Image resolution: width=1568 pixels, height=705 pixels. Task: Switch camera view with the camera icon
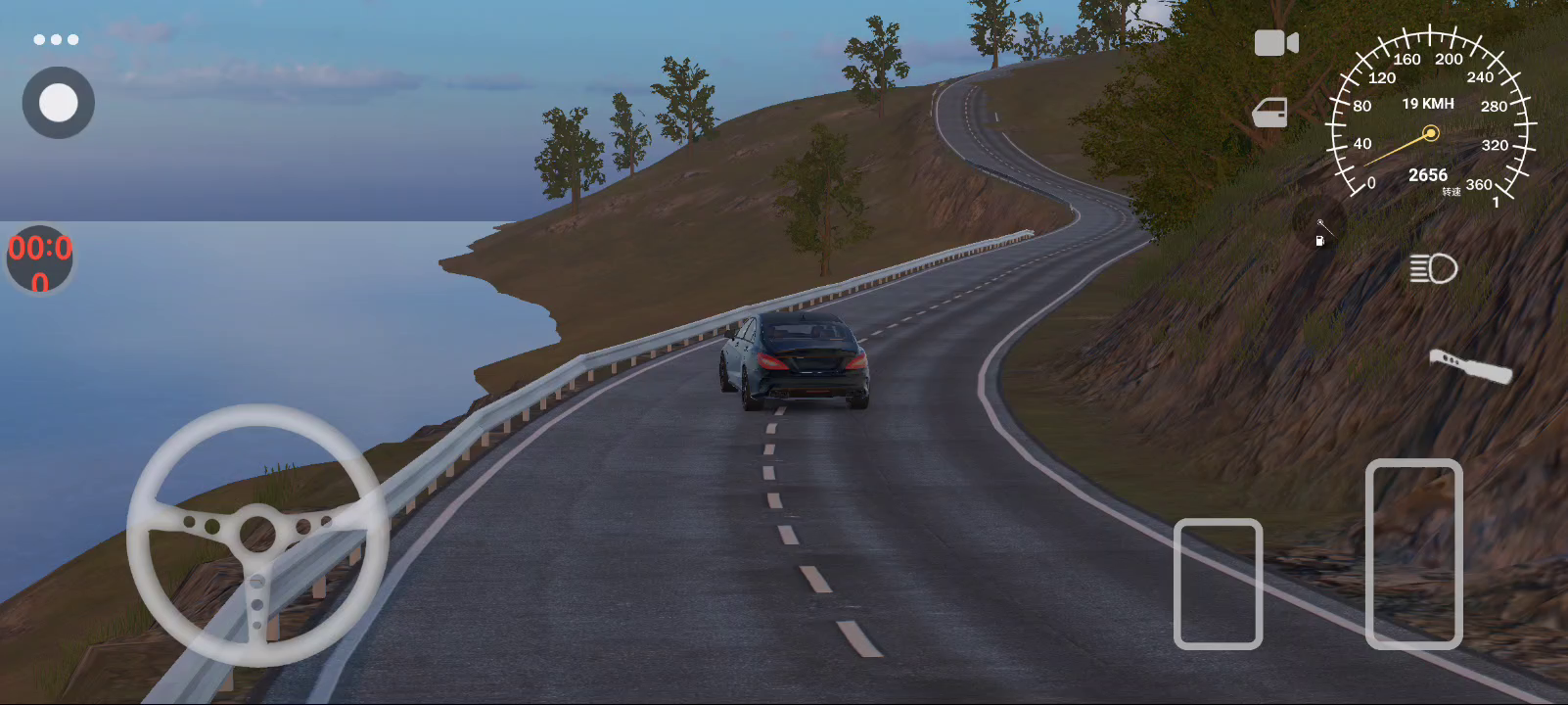click(x=1276, y=43)
